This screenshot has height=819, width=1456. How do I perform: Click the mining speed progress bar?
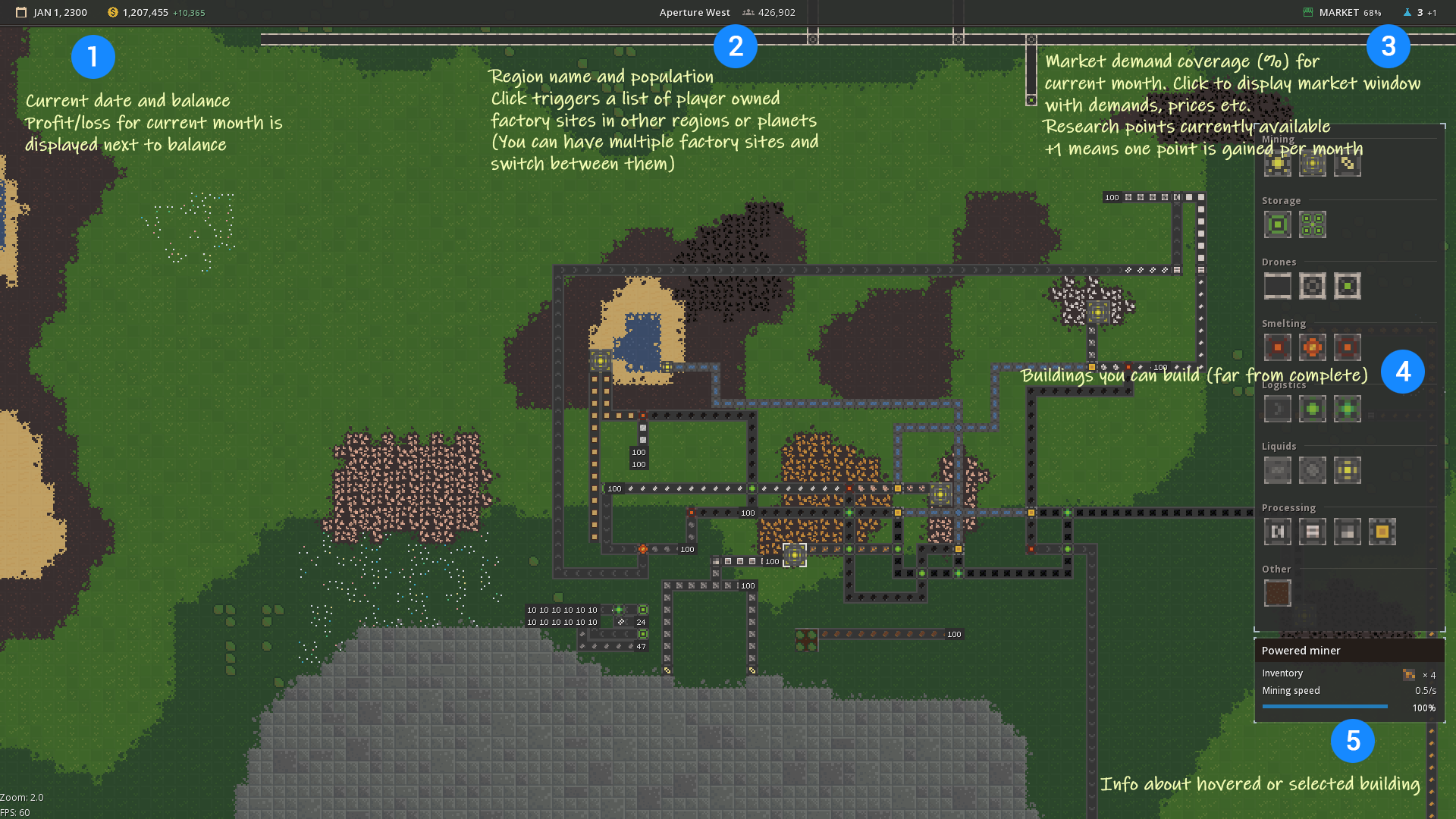click(x=1325, y=706)
